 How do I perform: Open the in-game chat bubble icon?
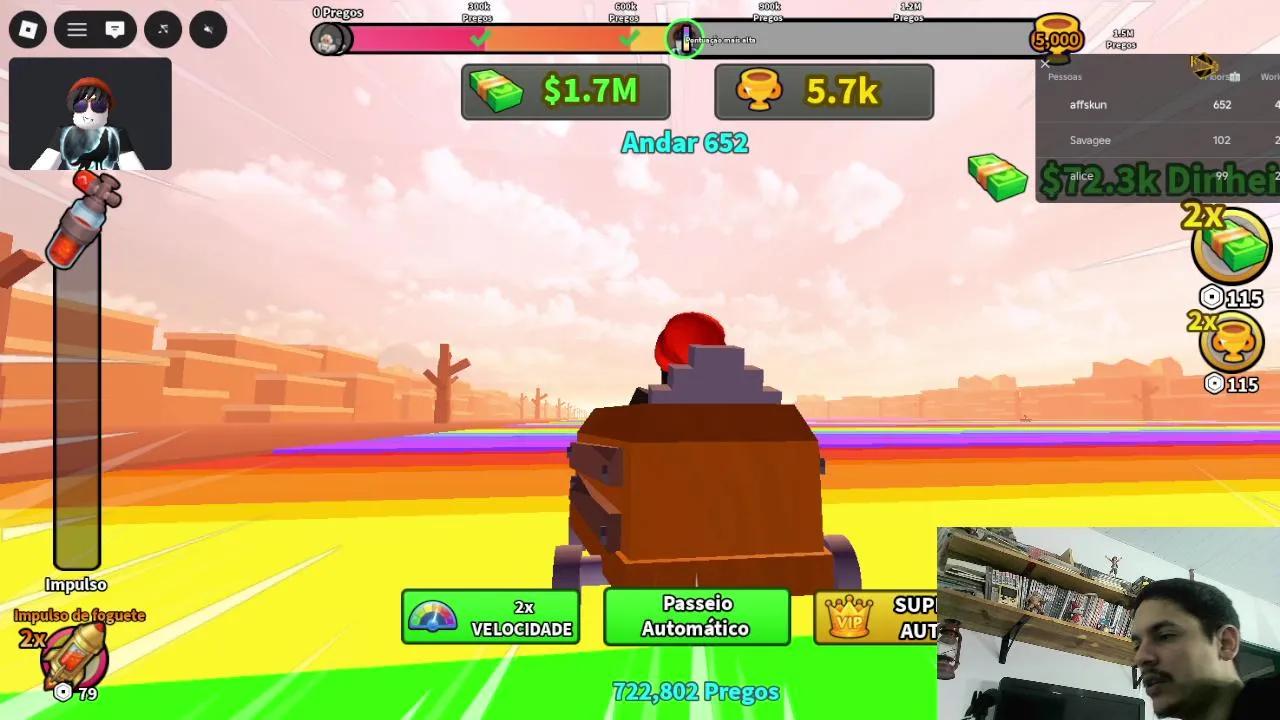click(113, 29)
